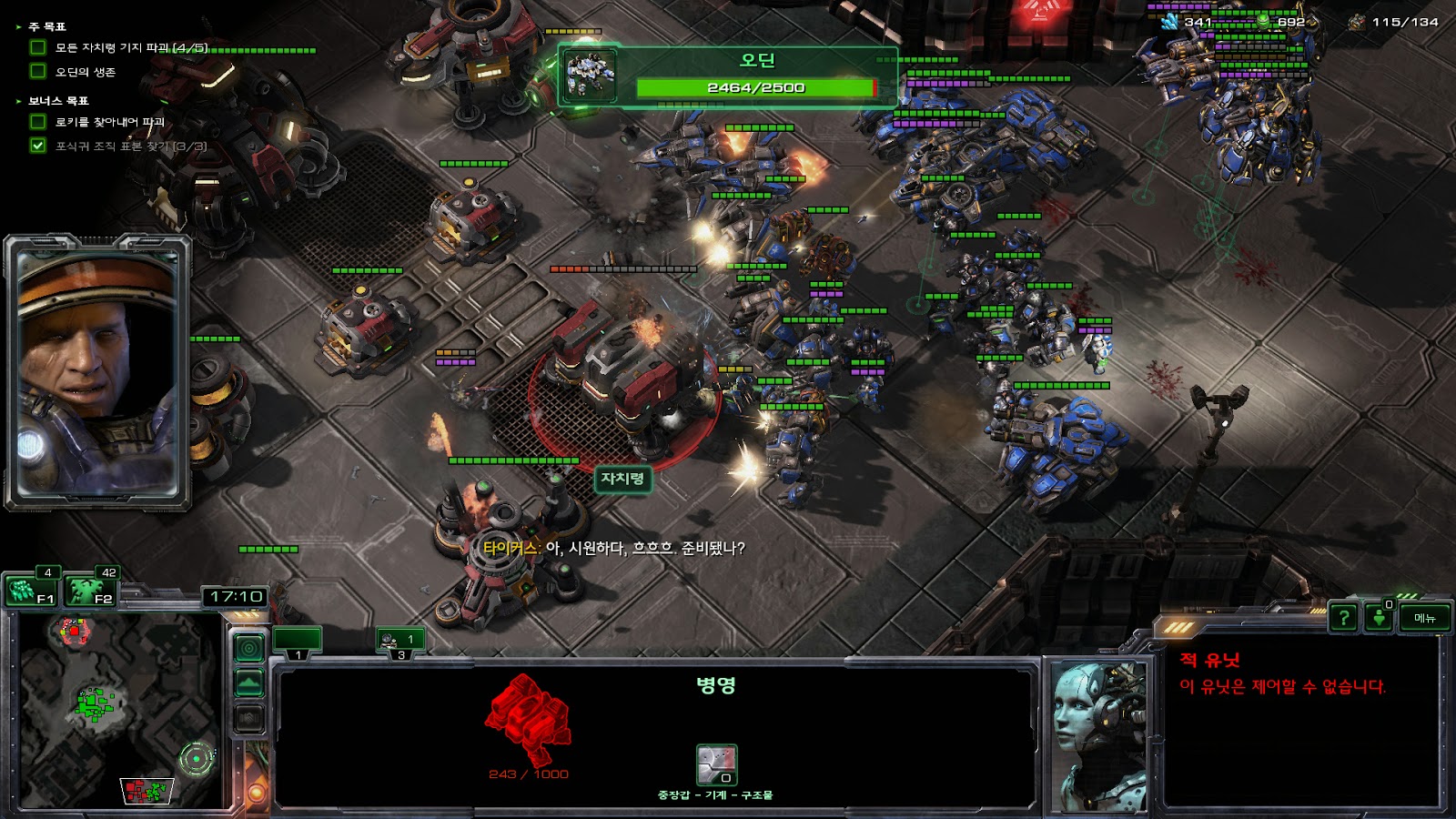Select all army units with F2 button
The image size is (1456, 819).
coord(91,591)
